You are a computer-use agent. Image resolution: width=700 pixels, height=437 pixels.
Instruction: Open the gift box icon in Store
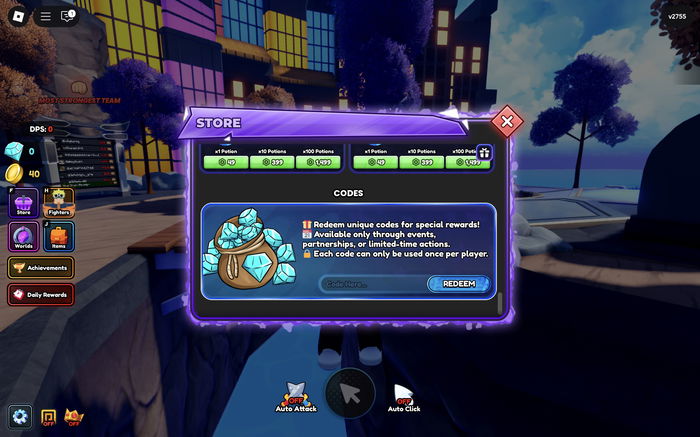[x=483, y=153]
